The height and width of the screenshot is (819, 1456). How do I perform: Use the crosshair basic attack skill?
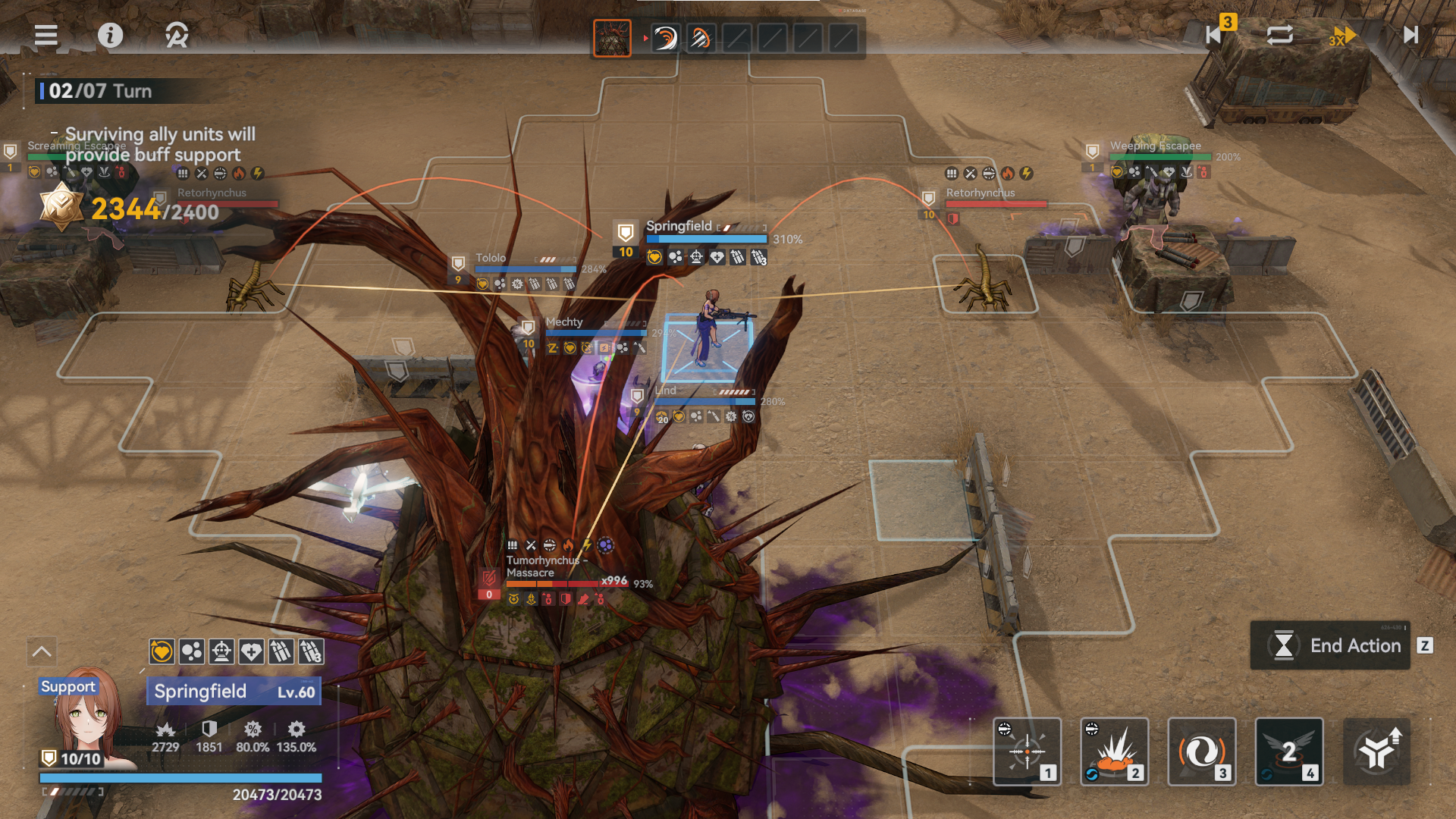(x=1028, y=752)
